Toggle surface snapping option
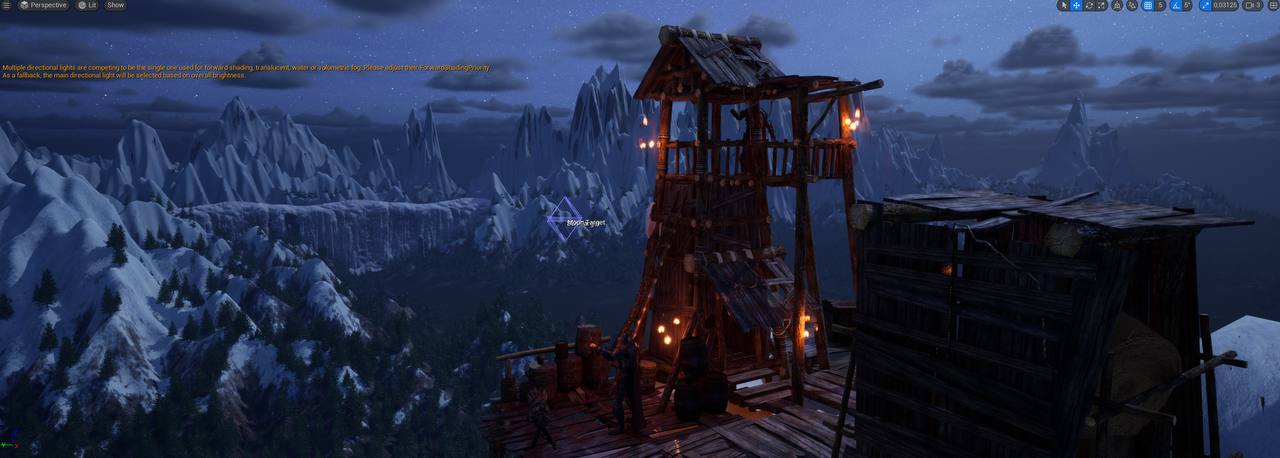This screenshot has height=458, width=1280. pyautogui.click(x=1132, y=5)
